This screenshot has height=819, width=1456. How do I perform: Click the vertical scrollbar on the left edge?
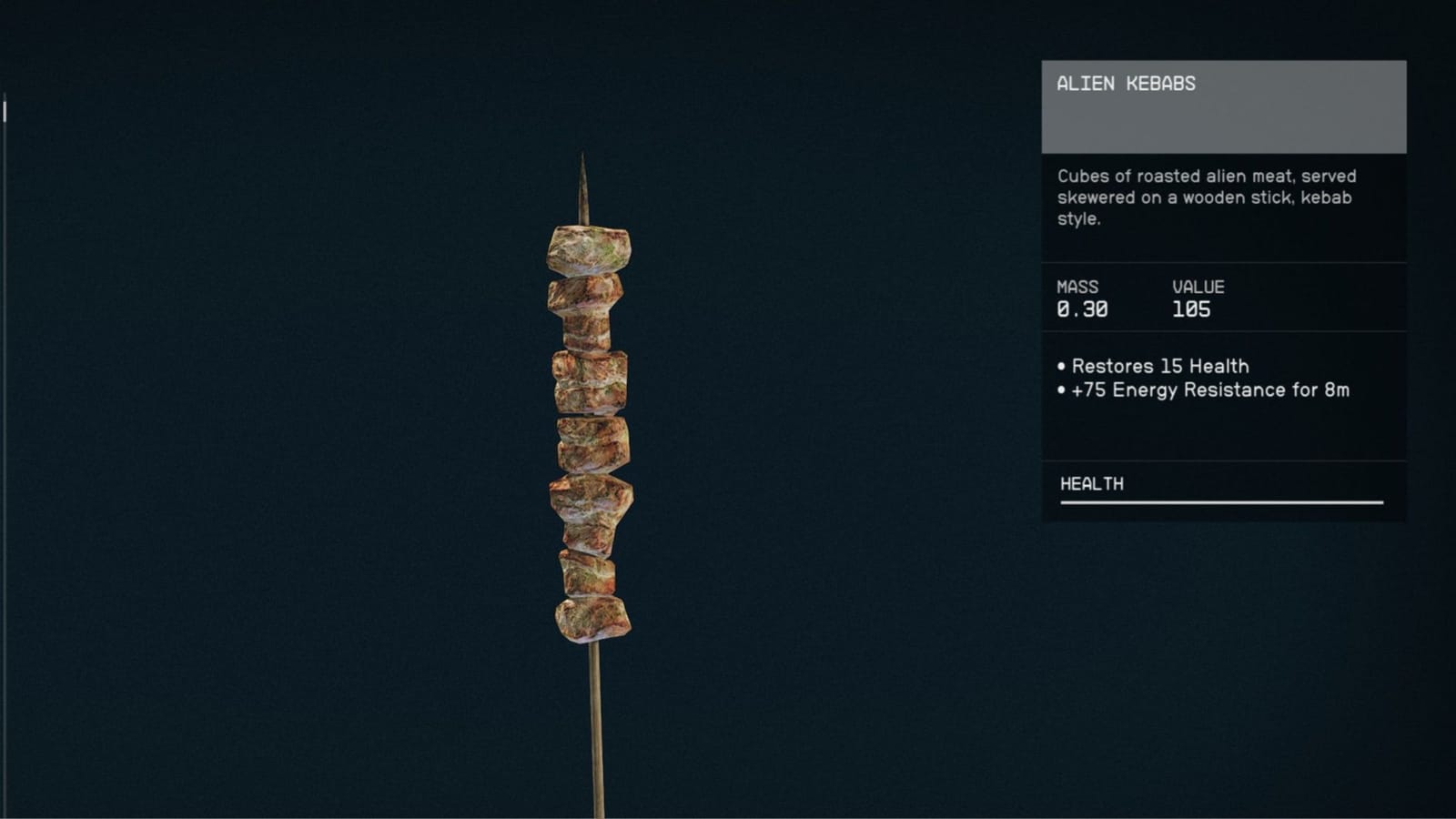[4, 109]
